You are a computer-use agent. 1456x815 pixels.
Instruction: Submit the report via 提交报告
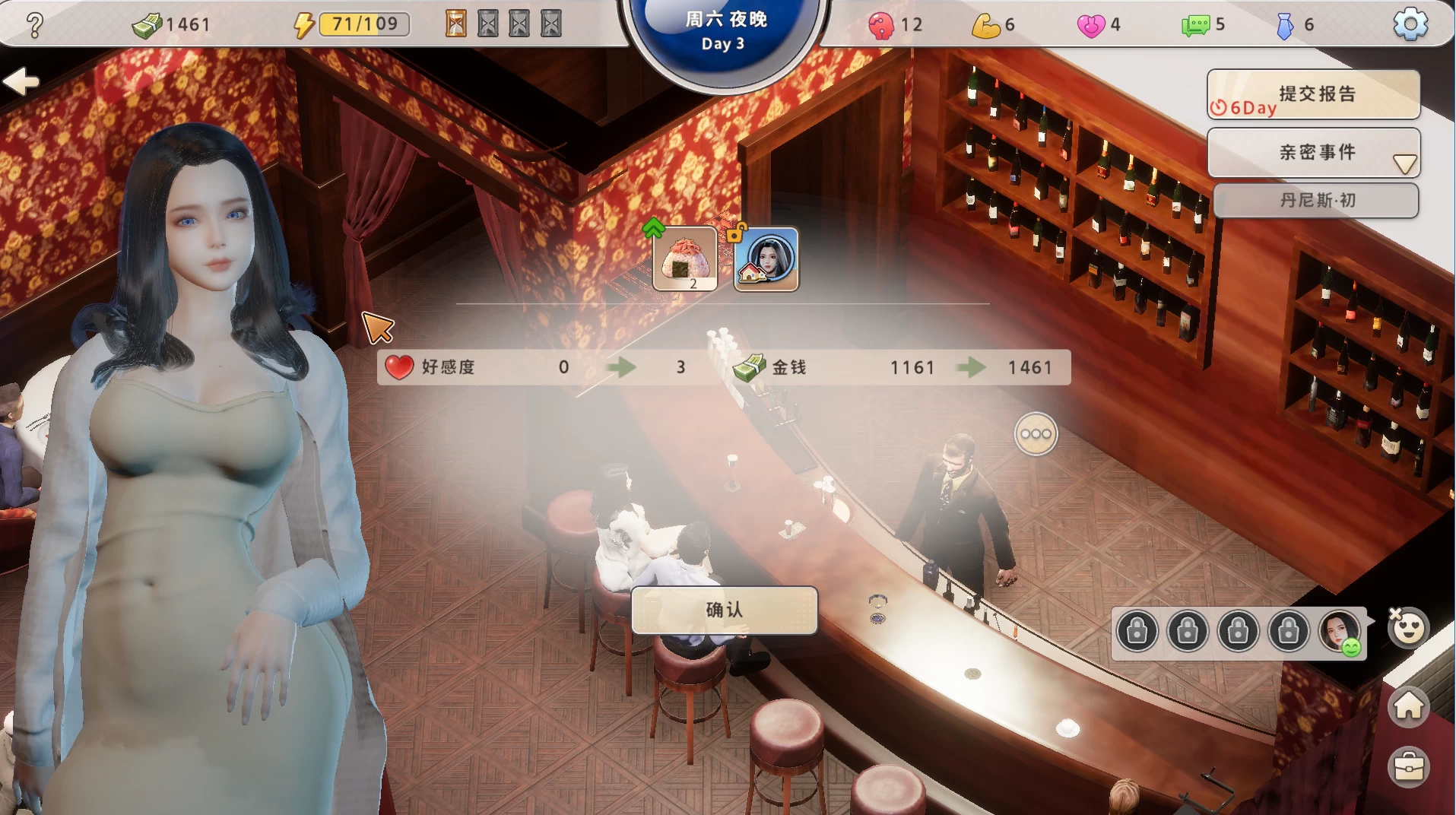(1313, 94)
